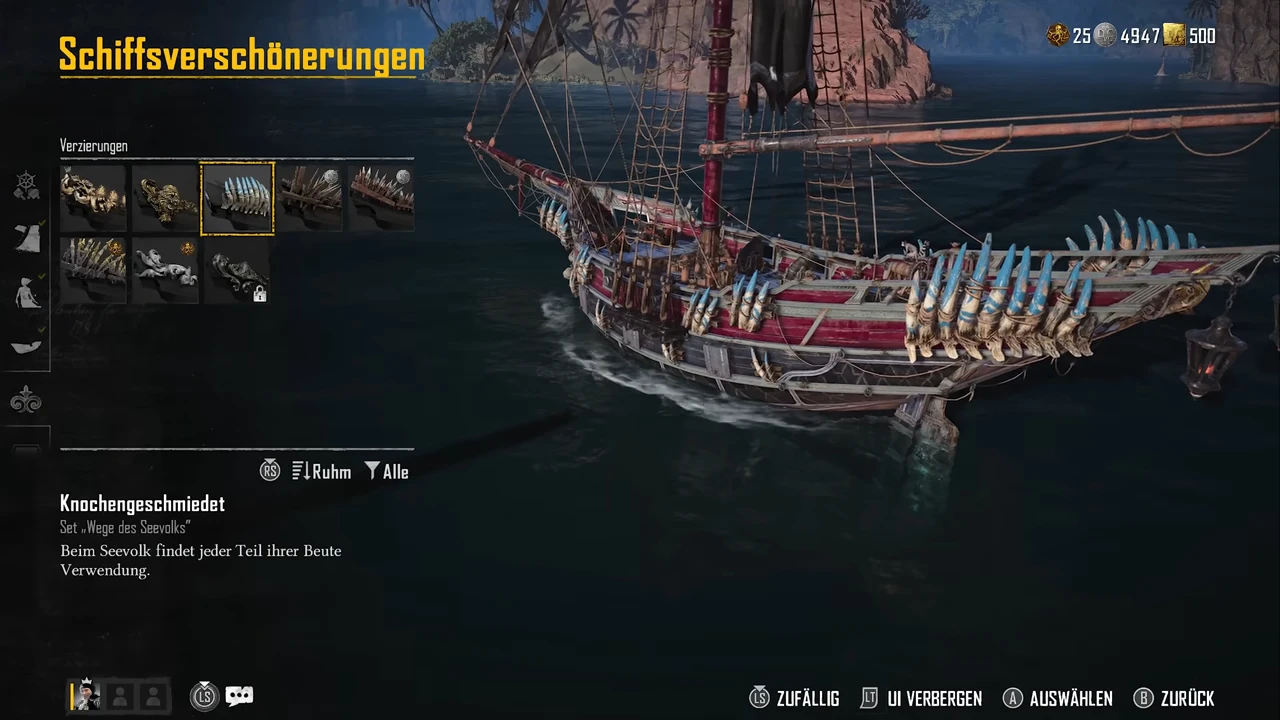Click the Zufällig randomize option
The width and height of the screenshot is (1280, 720).
(795, 698)
